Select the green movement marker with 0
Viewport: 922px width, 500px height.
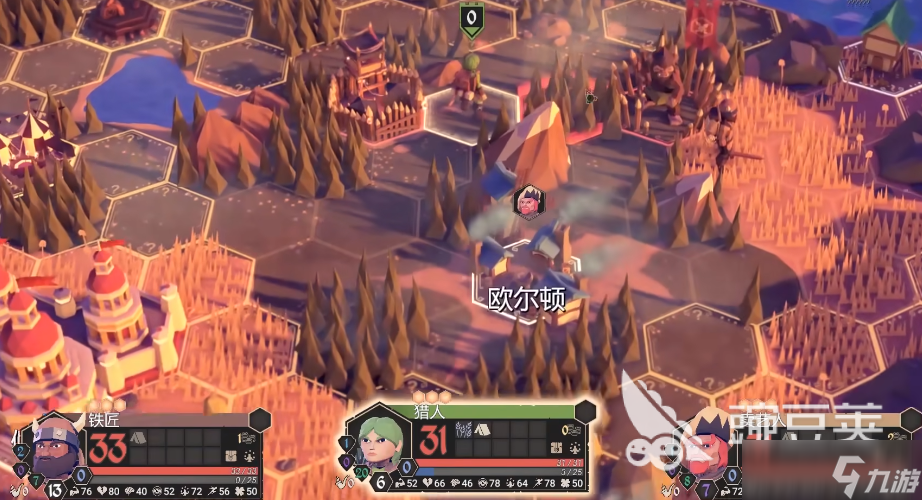[x=471, y=17]
